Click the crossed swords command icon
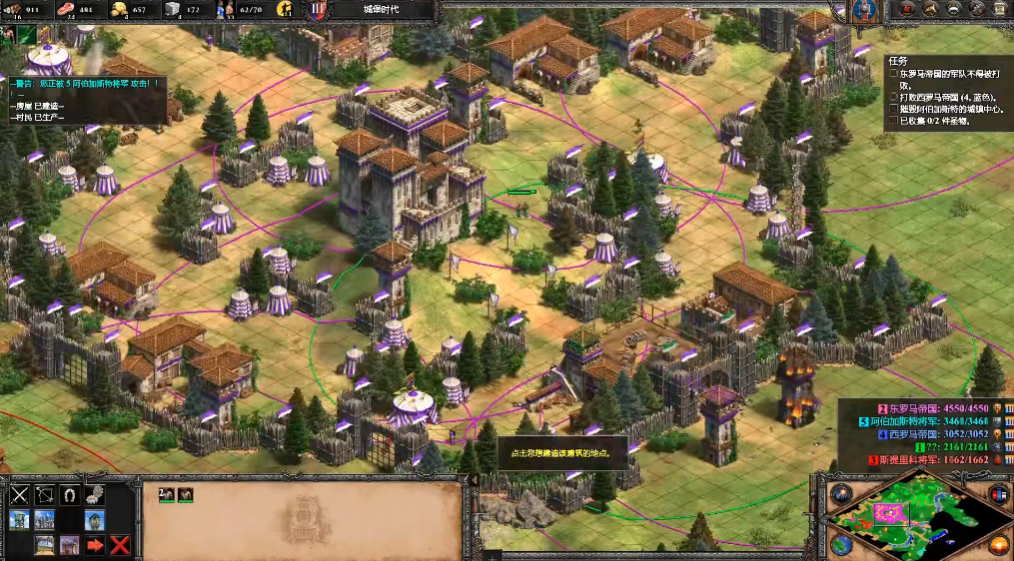 [19, 494]
